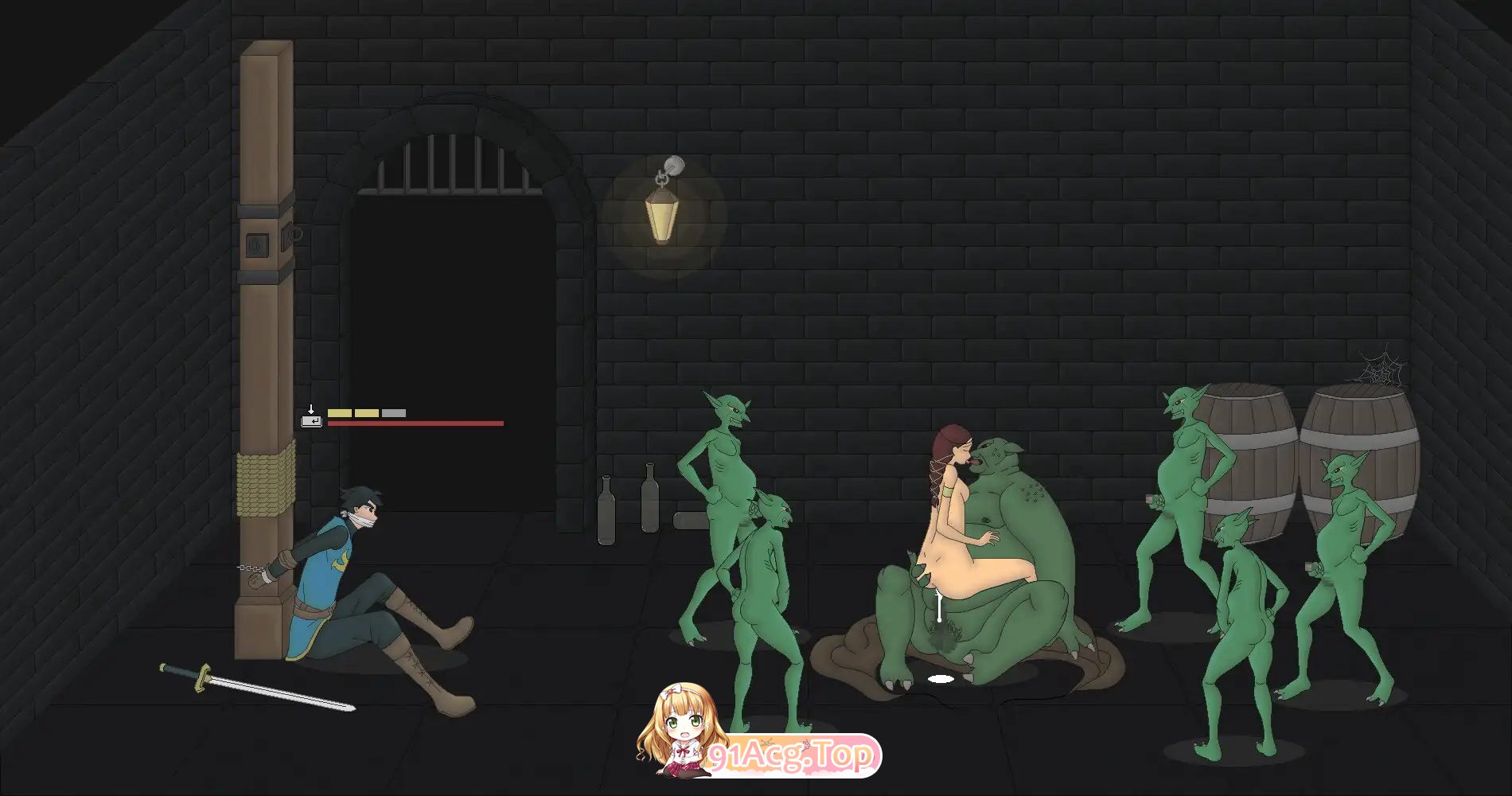This screenshot has width=1512, height=796.
Task: Toggle the first yellow stamina segment
Action: point(341,412)
